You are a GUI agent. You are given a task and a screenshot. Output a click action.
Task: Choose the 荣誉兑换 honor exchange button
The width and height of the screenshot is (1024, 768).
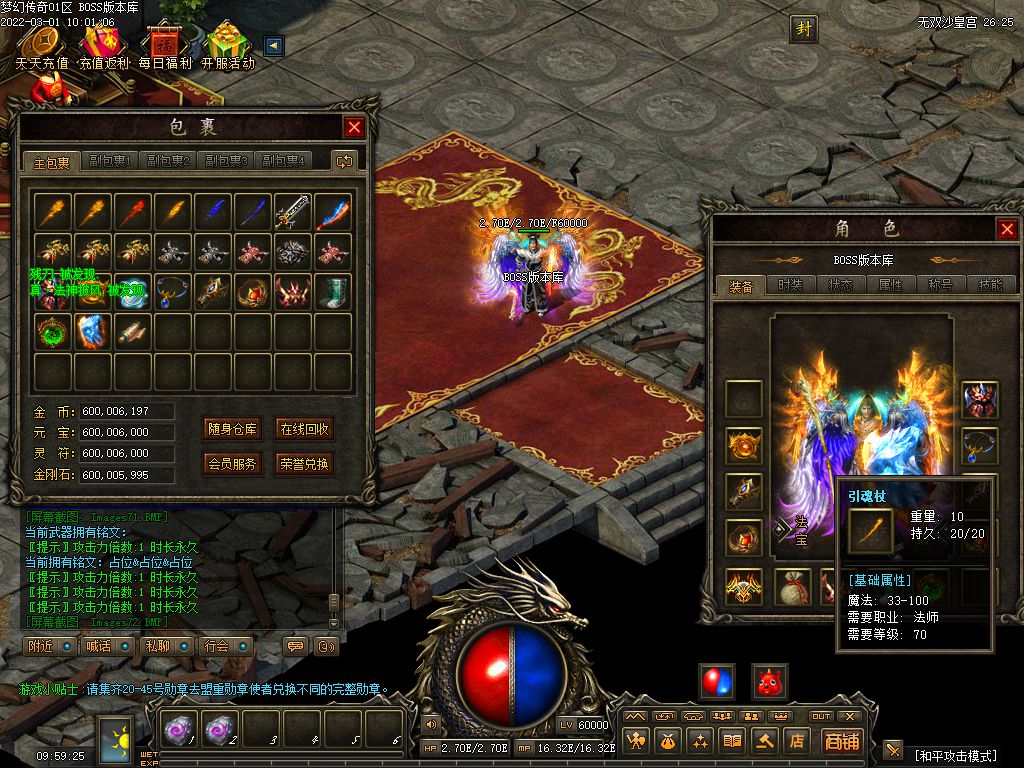(304, 464)
